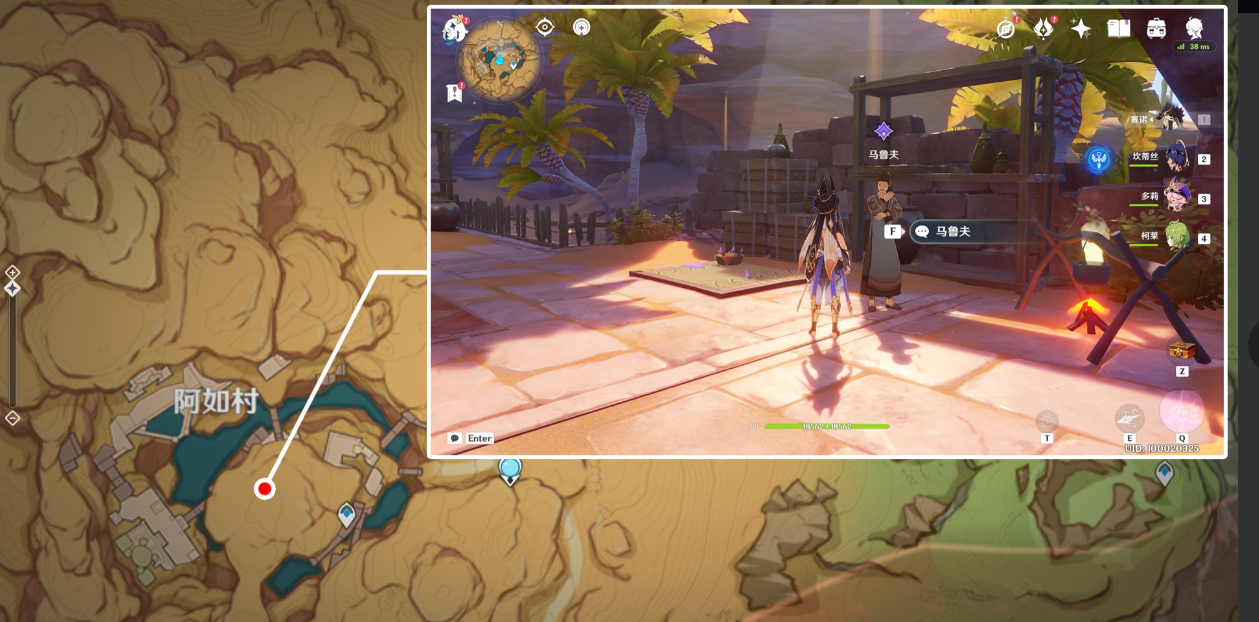Open the treasure chest gadget icon

coord(1181,352)
